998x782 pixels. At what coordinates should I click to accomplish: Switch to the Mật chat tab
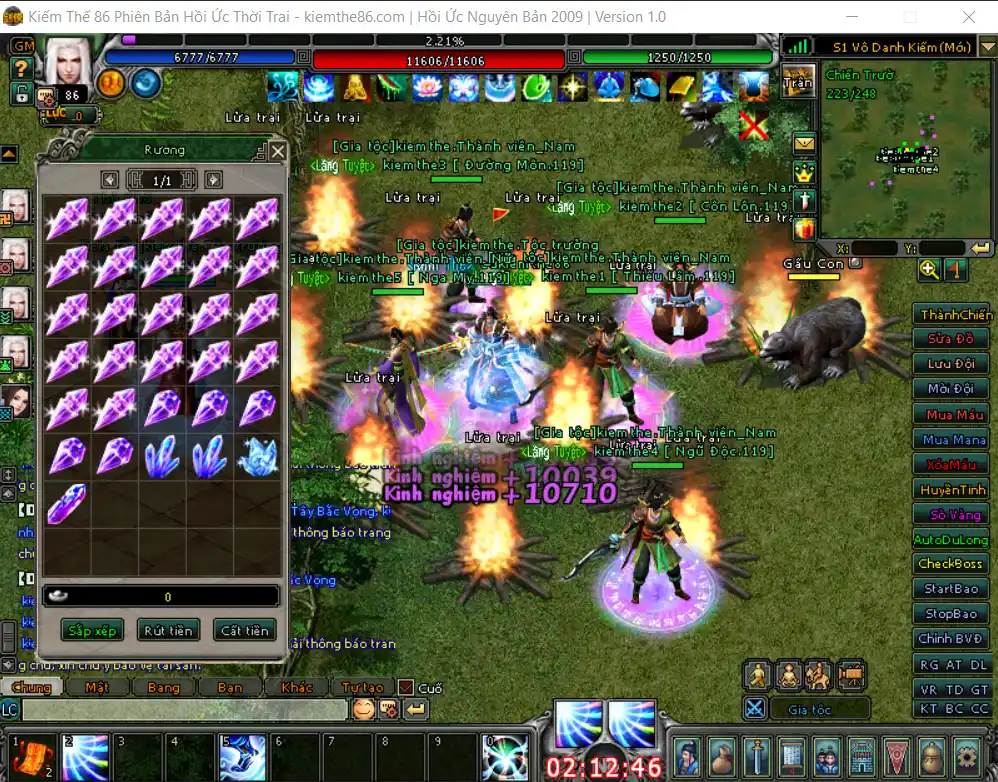point(97,687)
